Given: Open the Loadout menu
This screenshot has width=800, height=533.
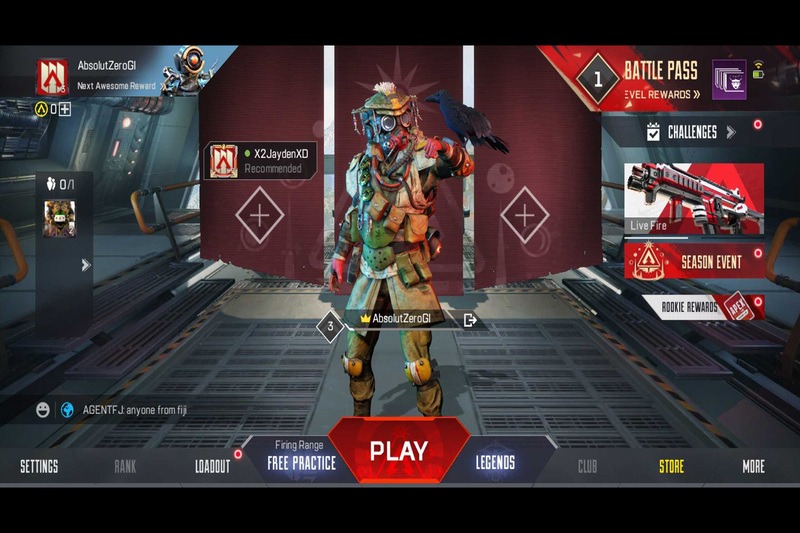Looking at the screenshot, I should tap(212, 466).
